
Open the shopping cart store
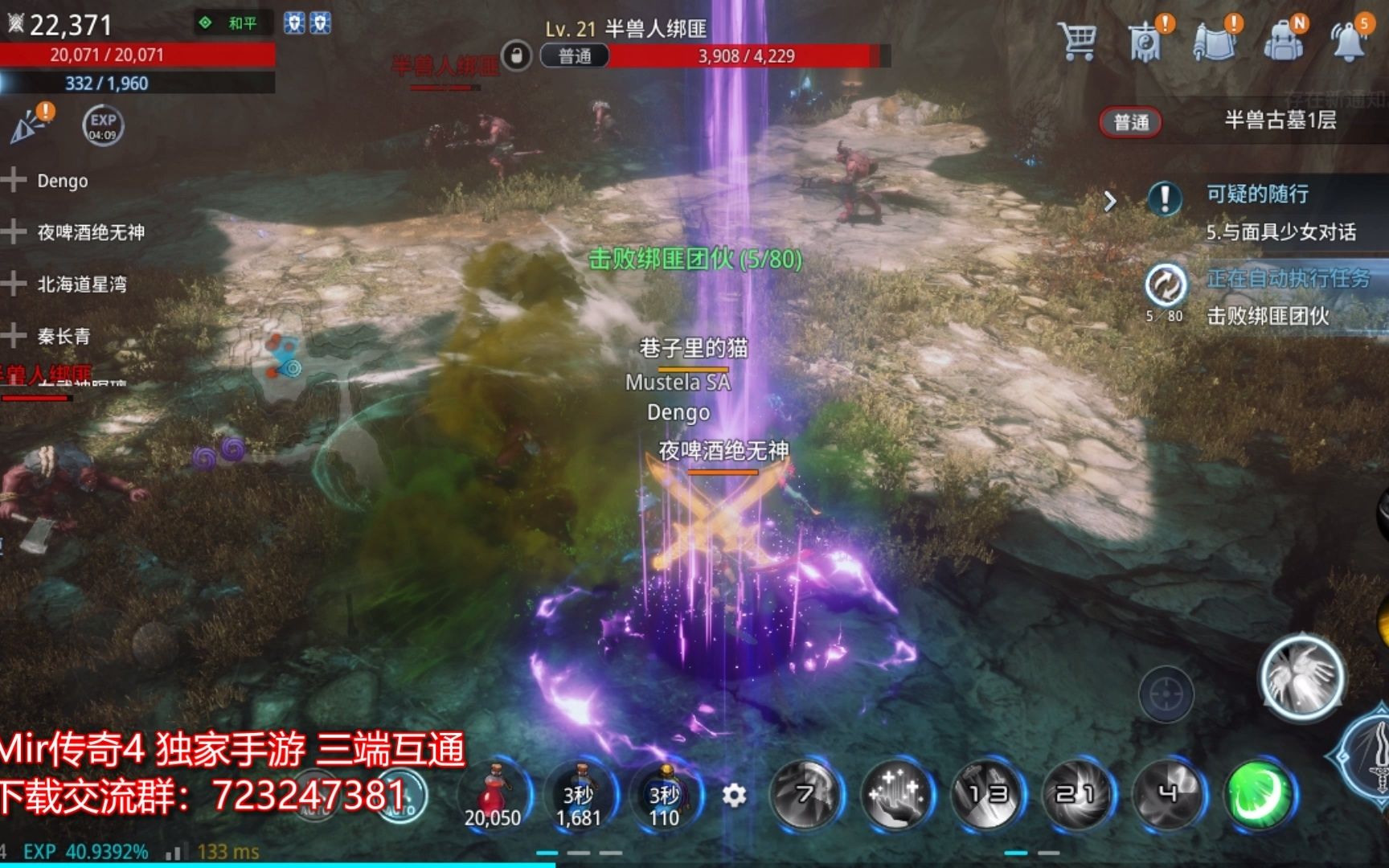click(1077, 40)
